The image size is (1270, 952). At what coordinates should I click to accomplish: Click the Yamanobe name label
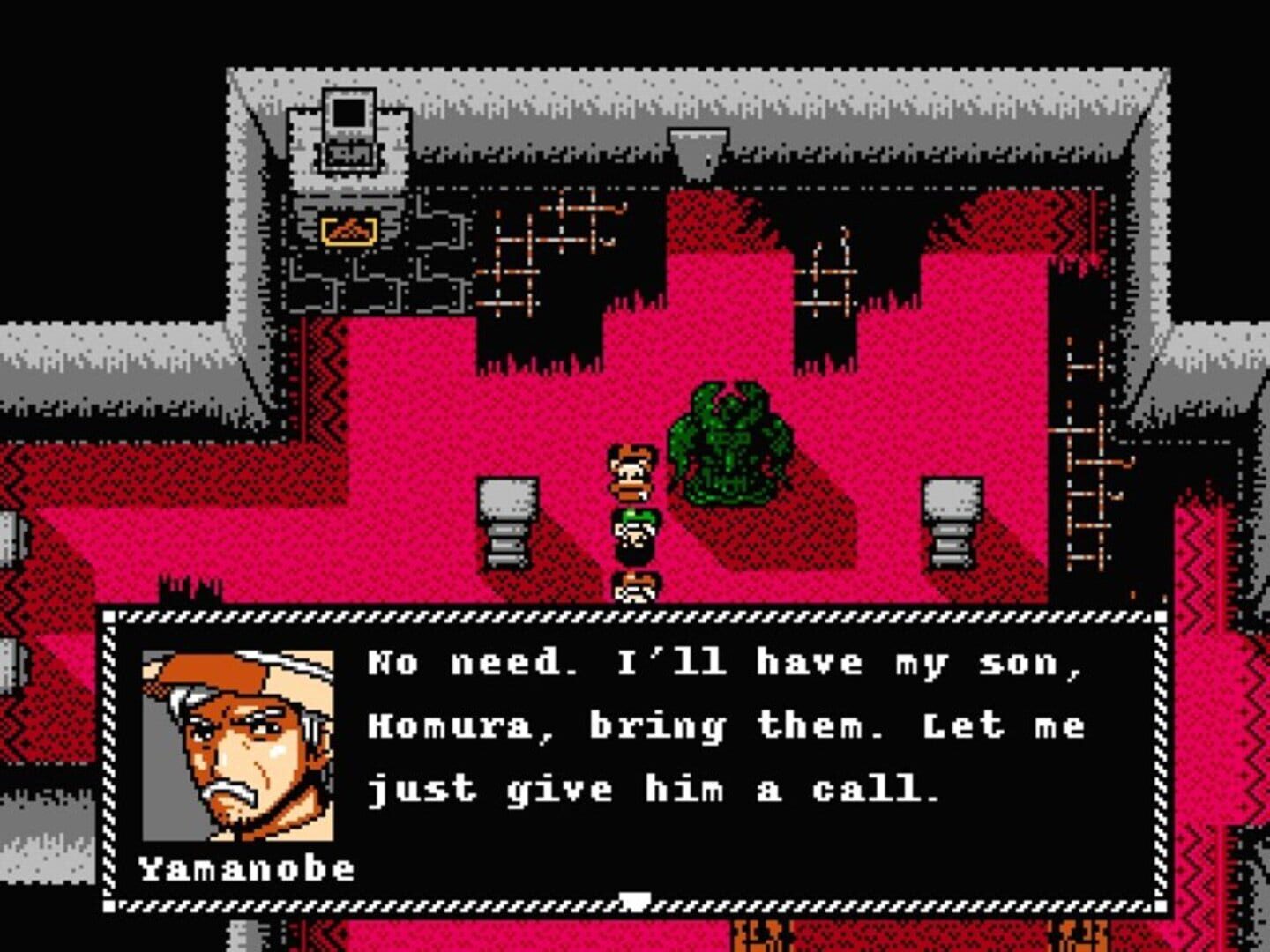coord(250,868)
